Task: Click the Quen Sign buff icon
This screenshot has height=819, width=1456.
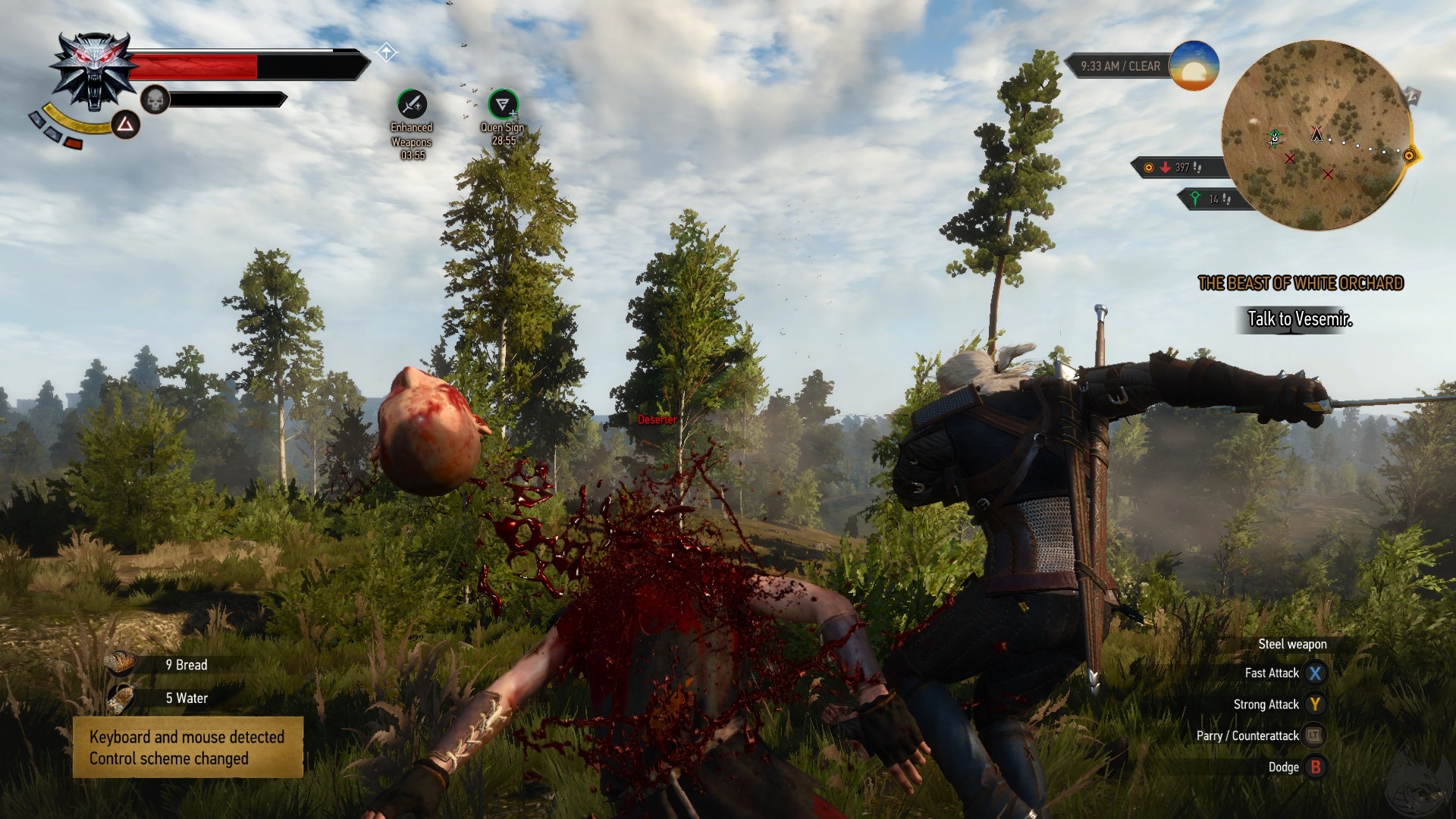Action: point(502,104)
